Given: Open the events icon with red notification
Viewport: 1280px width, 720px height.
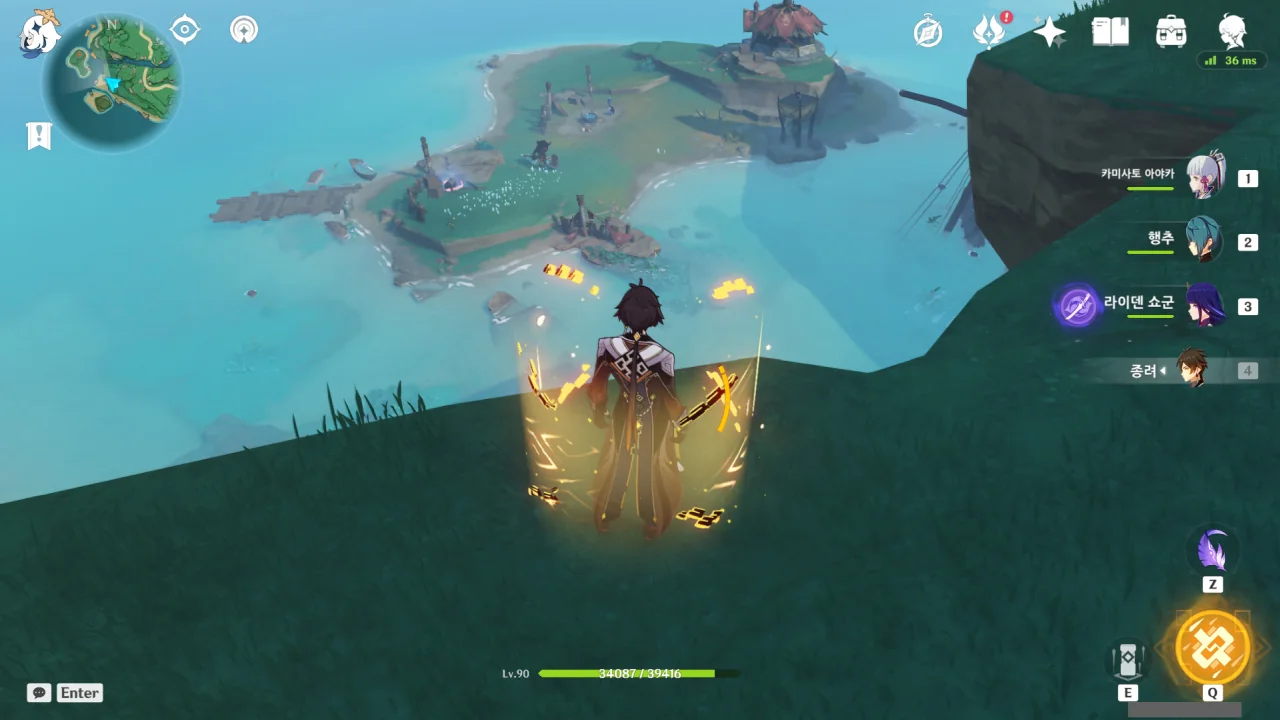Looking at the screenshot, I should 989,32.
